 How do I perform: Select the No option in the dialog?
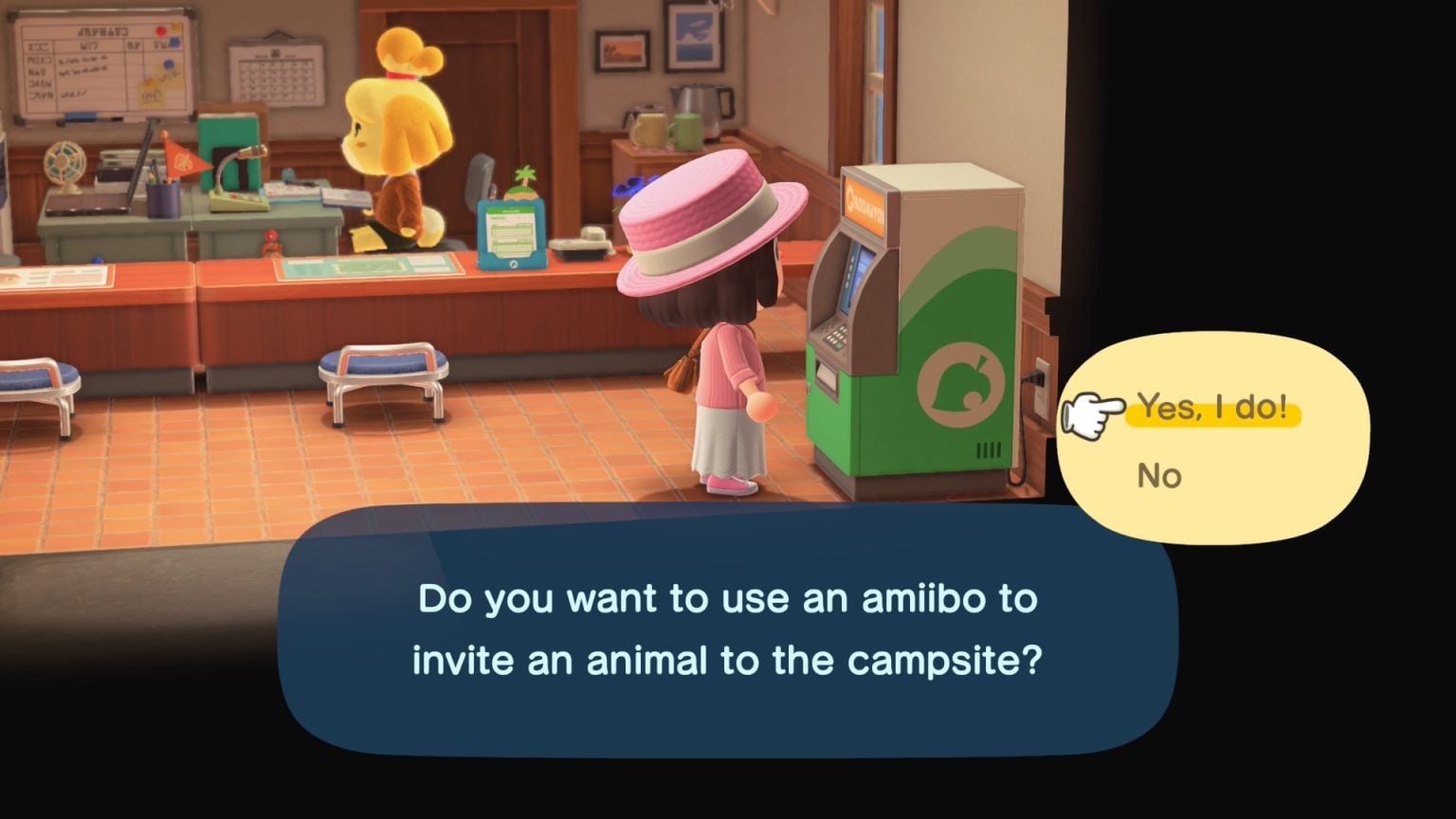tap(1158, 477)
